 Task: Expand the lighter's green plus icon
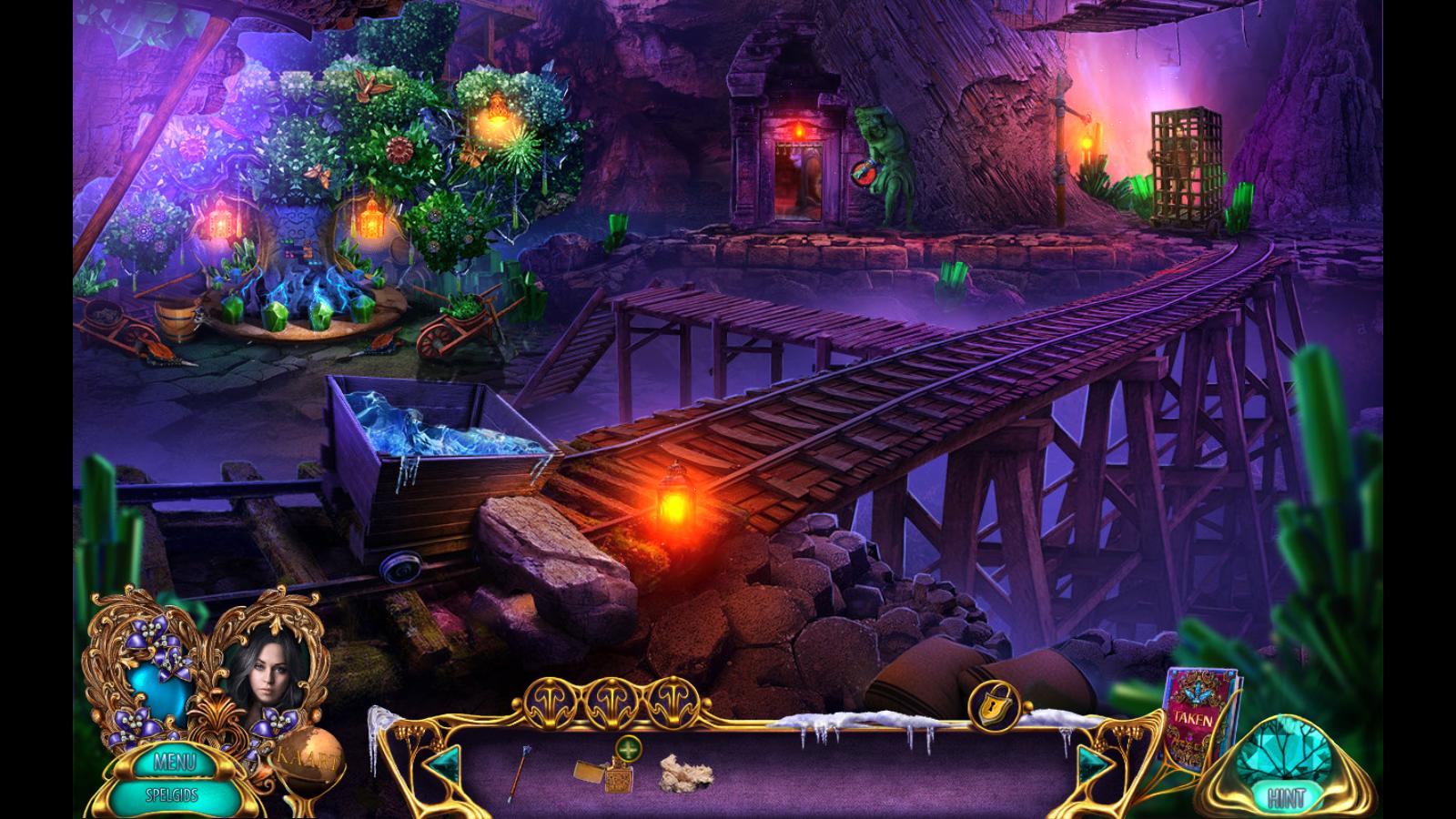point(628,749)
